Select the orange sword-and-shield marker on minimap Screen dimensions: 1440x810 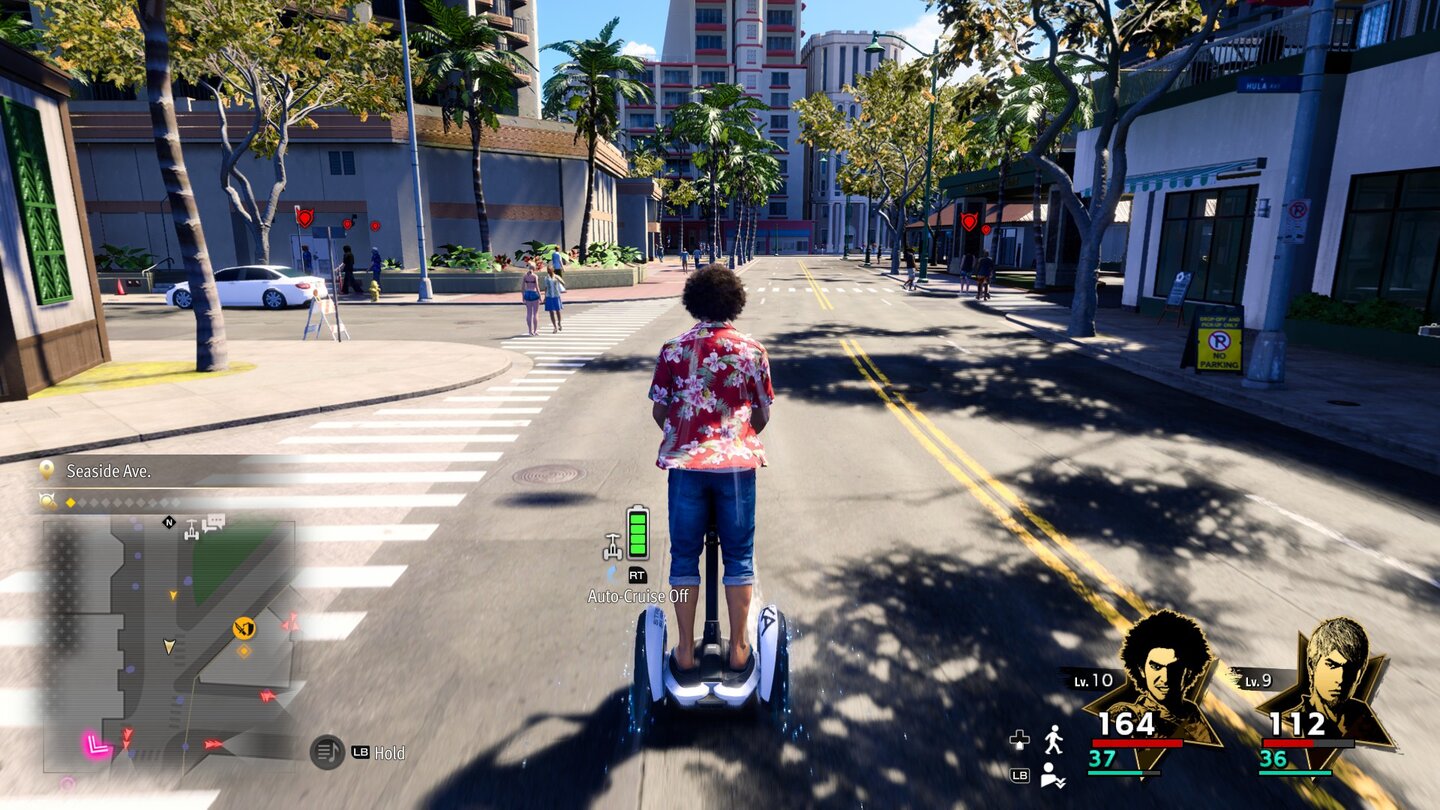click(244, 628)
